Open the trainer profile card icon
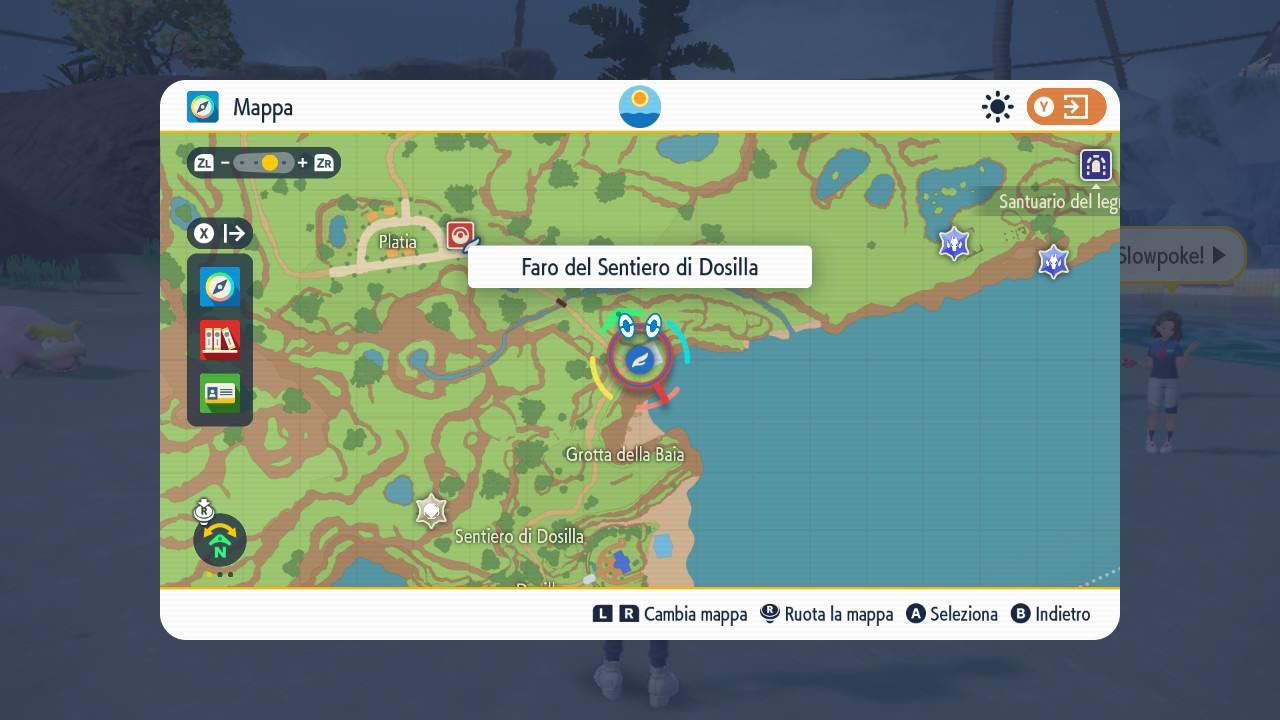Screen dimensions: 1280x720 (219, 393)
